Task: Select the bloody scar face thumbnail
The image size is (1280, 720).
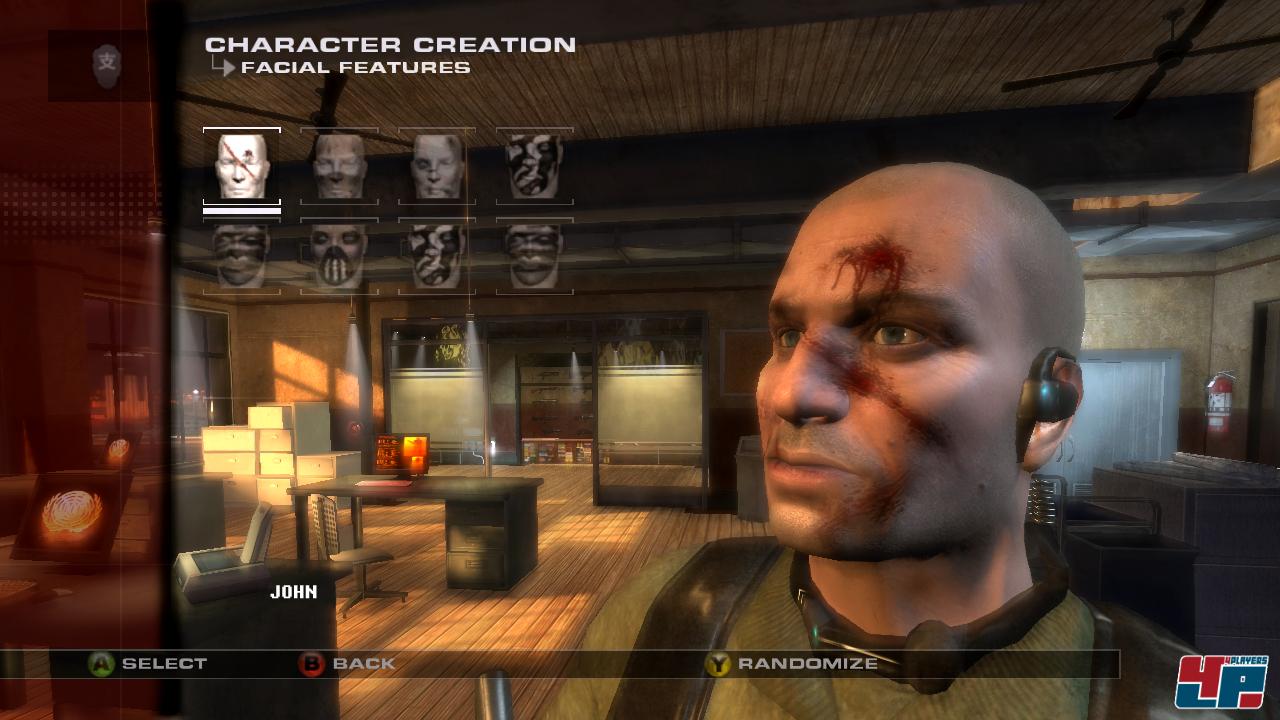Action: (242, 166)
